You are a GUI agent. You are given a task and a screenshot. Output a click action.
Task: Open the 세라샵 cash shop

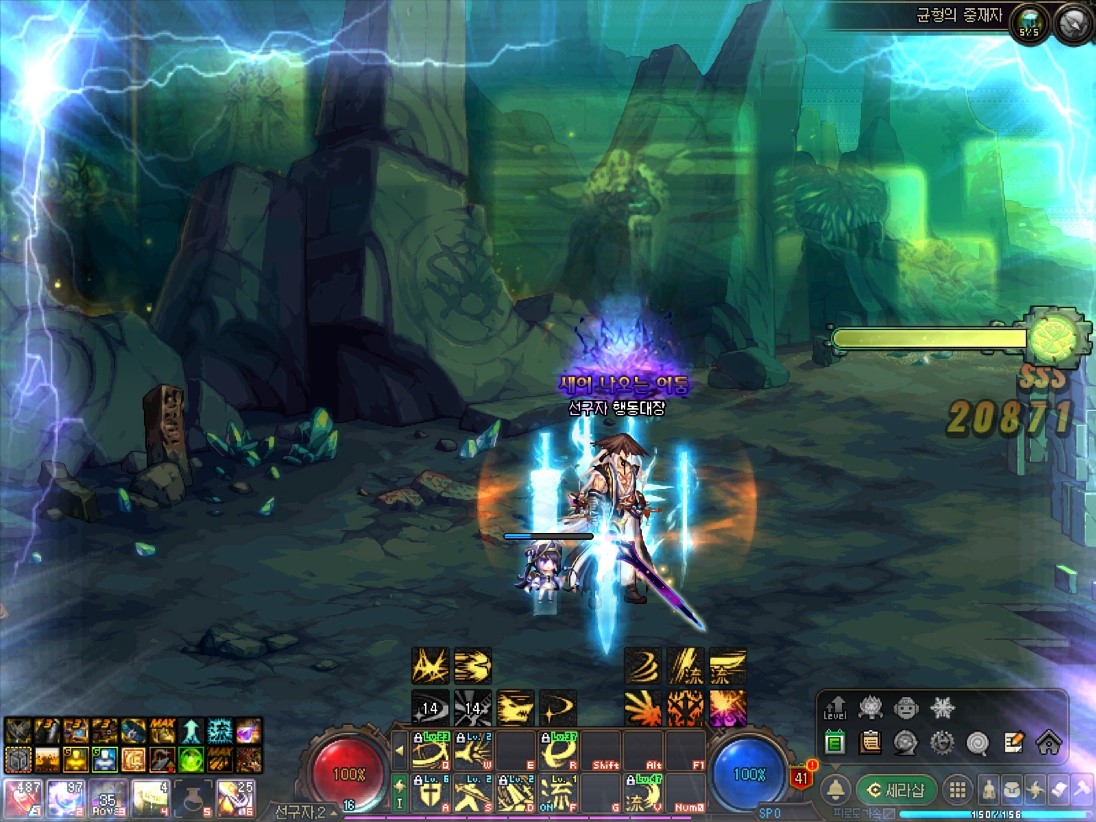pyautogui.click(x=896, y=790)
